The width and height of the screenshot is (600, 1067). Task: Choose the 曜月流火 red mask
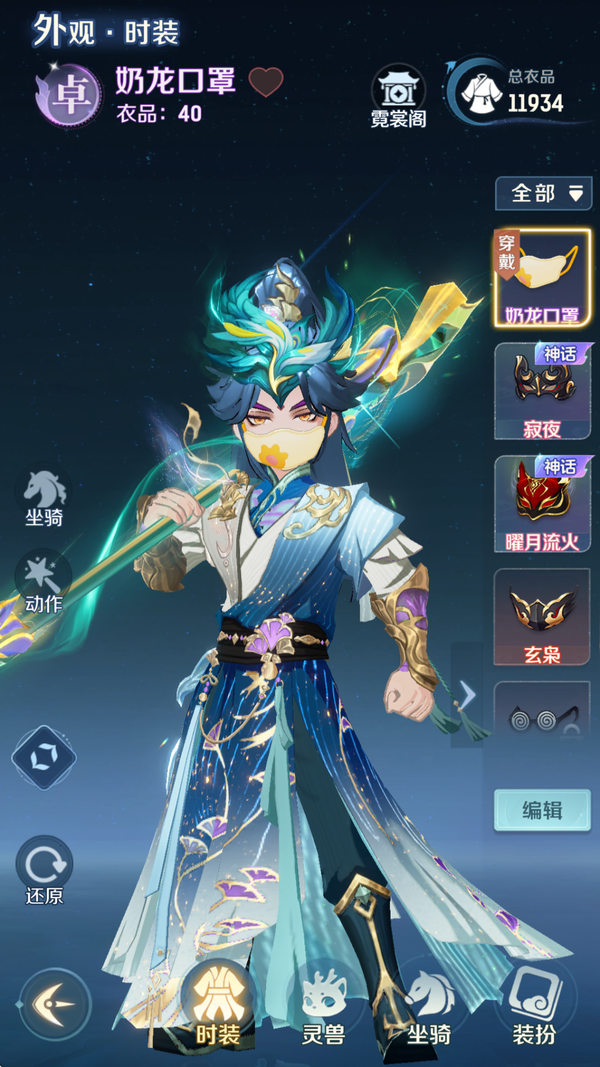[542, 504]
